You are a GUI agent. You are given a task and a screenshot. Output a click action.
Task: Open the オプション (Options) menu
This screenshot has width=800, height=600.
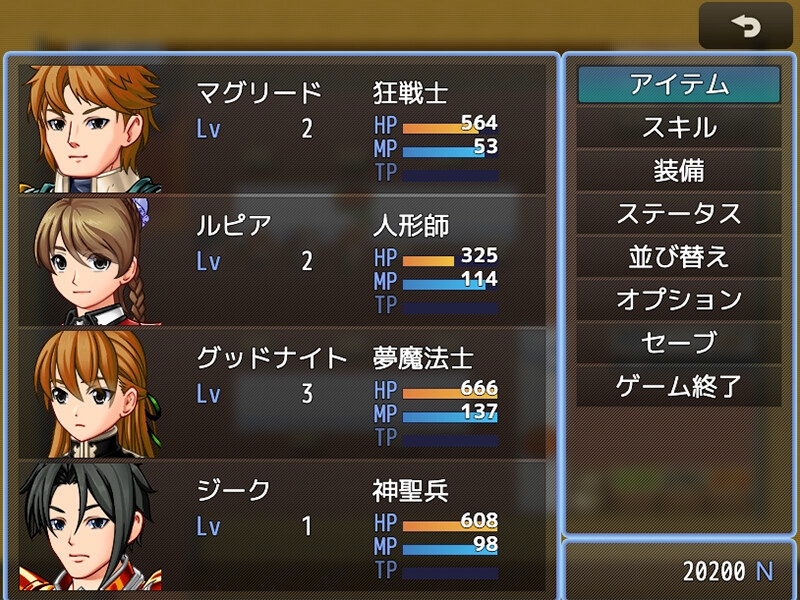point(678,300)
